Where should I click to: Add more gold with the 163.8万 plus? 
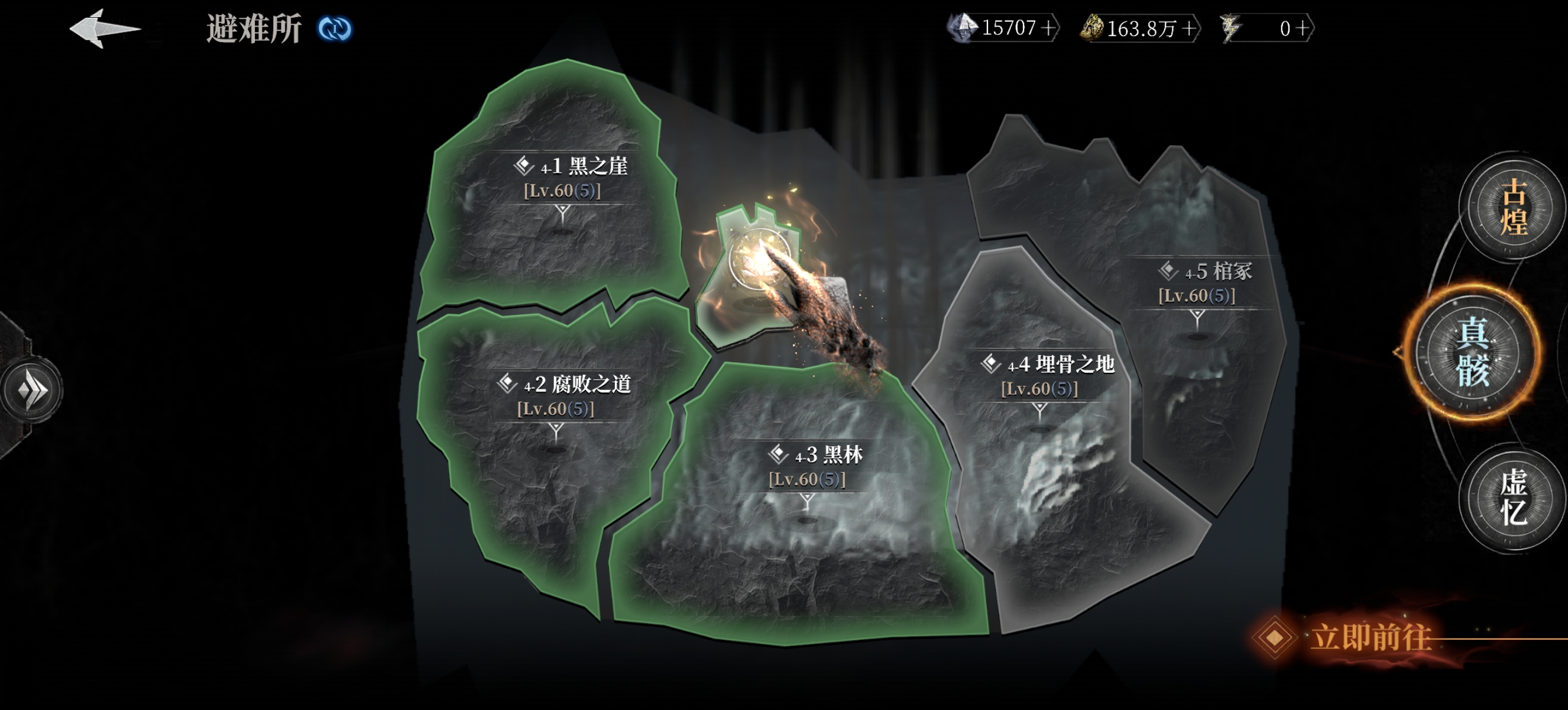(x=1188, y=28)
